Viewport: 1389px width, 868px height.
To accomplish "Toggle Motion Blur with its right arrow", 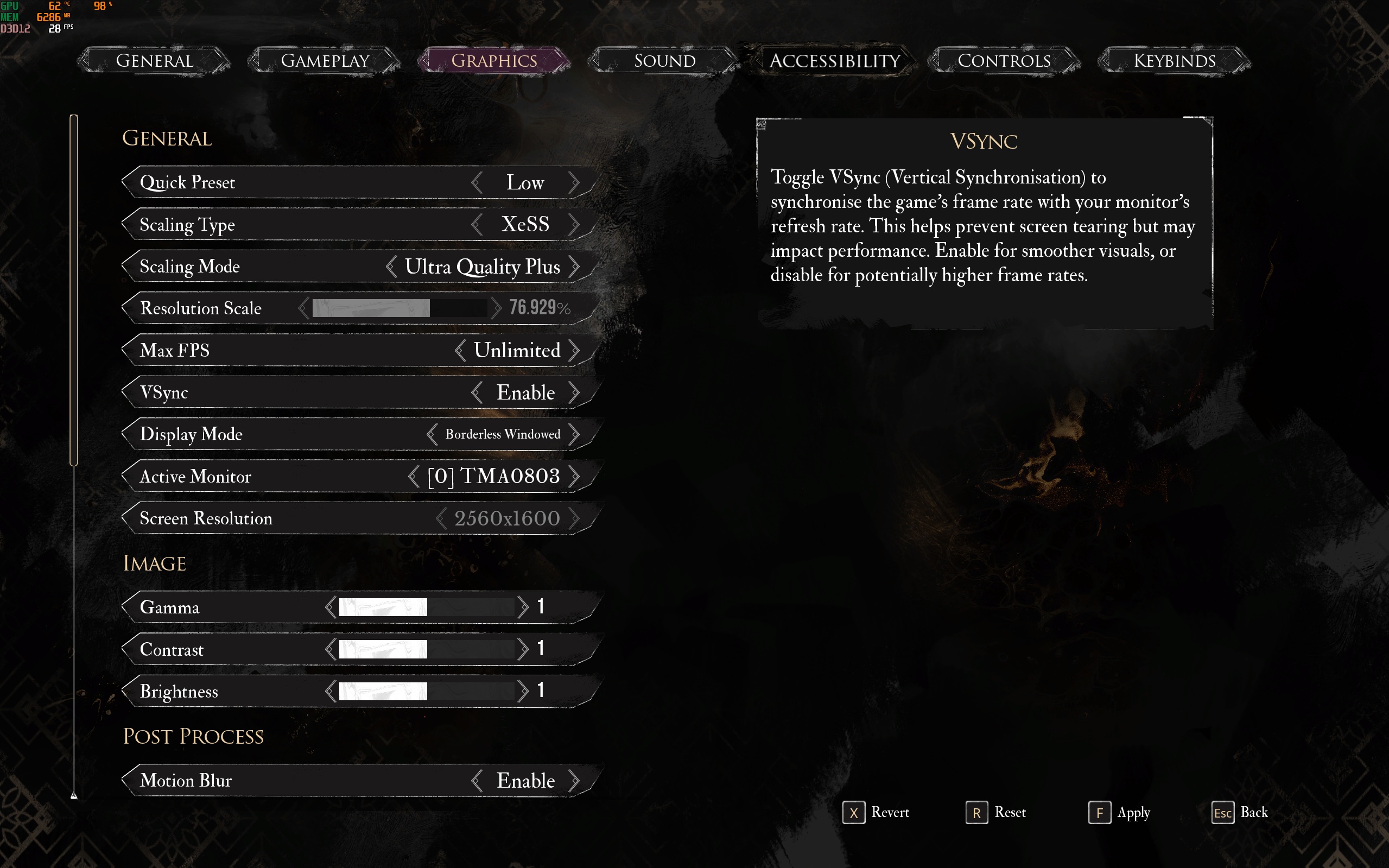I will (574, 781).
